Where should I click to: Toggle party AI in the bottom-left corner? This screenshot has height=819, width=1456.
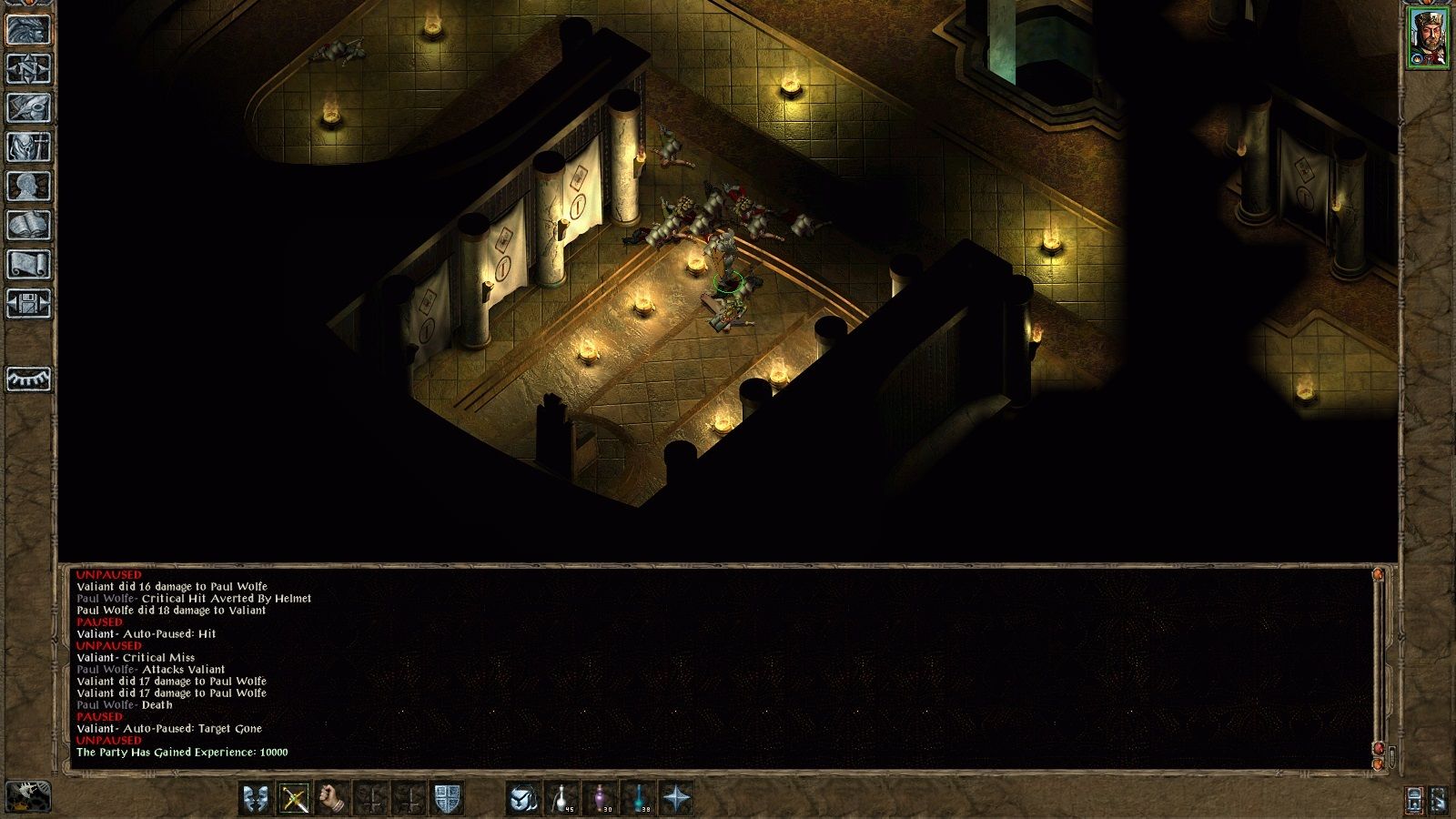pos(27,797)
